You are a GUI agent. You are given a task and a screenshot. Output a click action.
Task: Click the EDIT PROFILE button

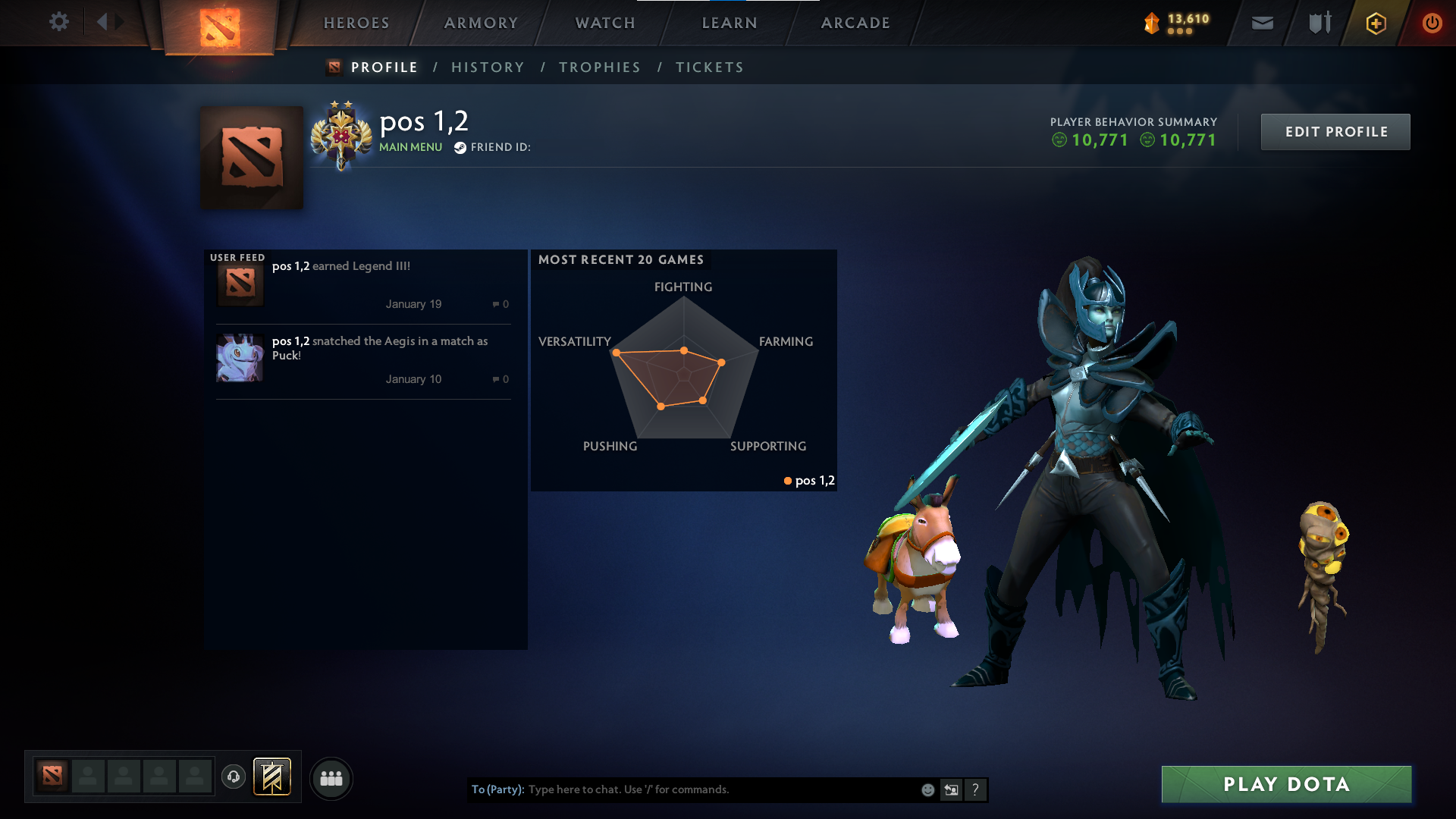(1335, 131)
